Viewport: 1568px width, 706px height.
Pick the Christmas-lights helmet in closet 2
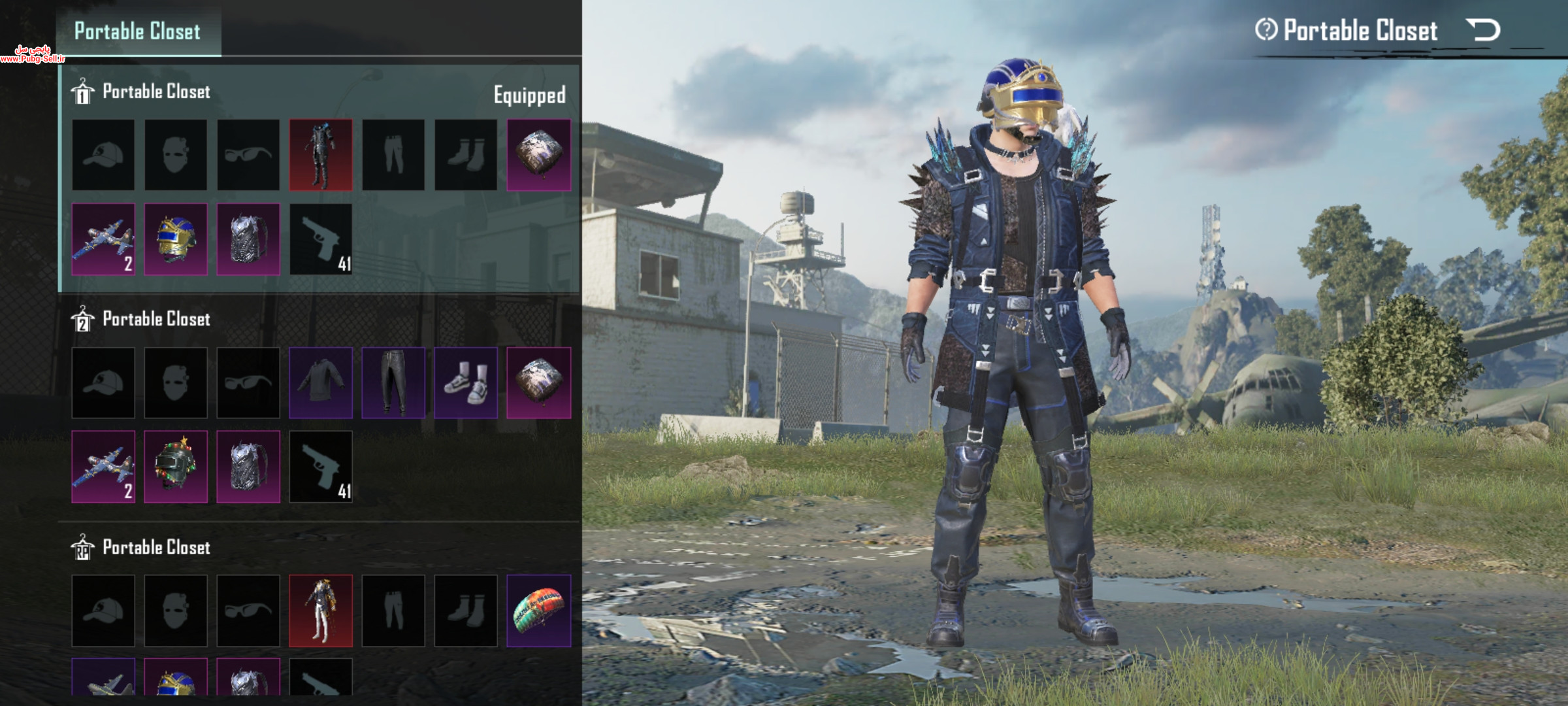176,467
